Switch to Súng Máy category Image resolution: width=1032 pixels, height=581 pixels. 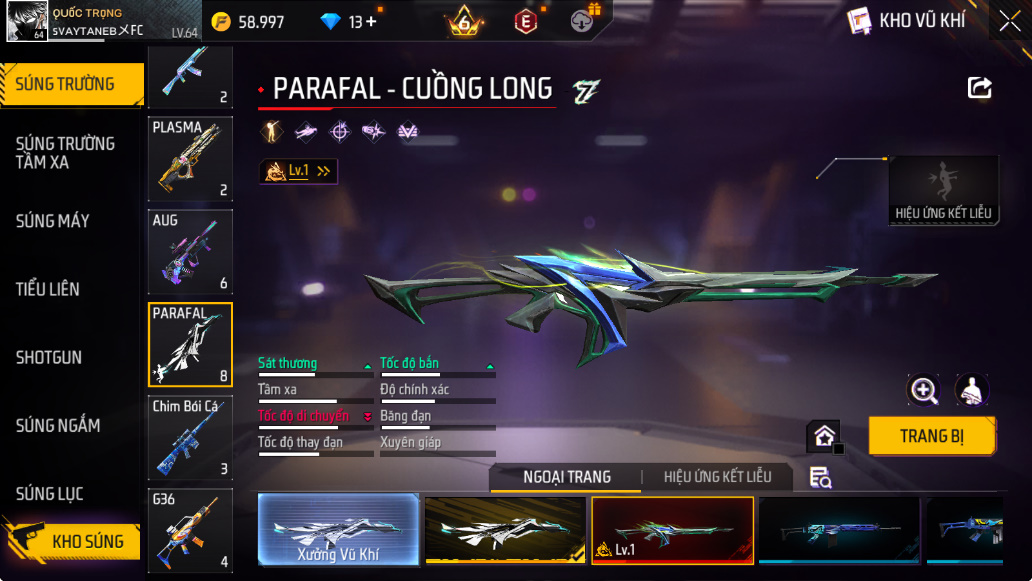[x=53, y=221]
